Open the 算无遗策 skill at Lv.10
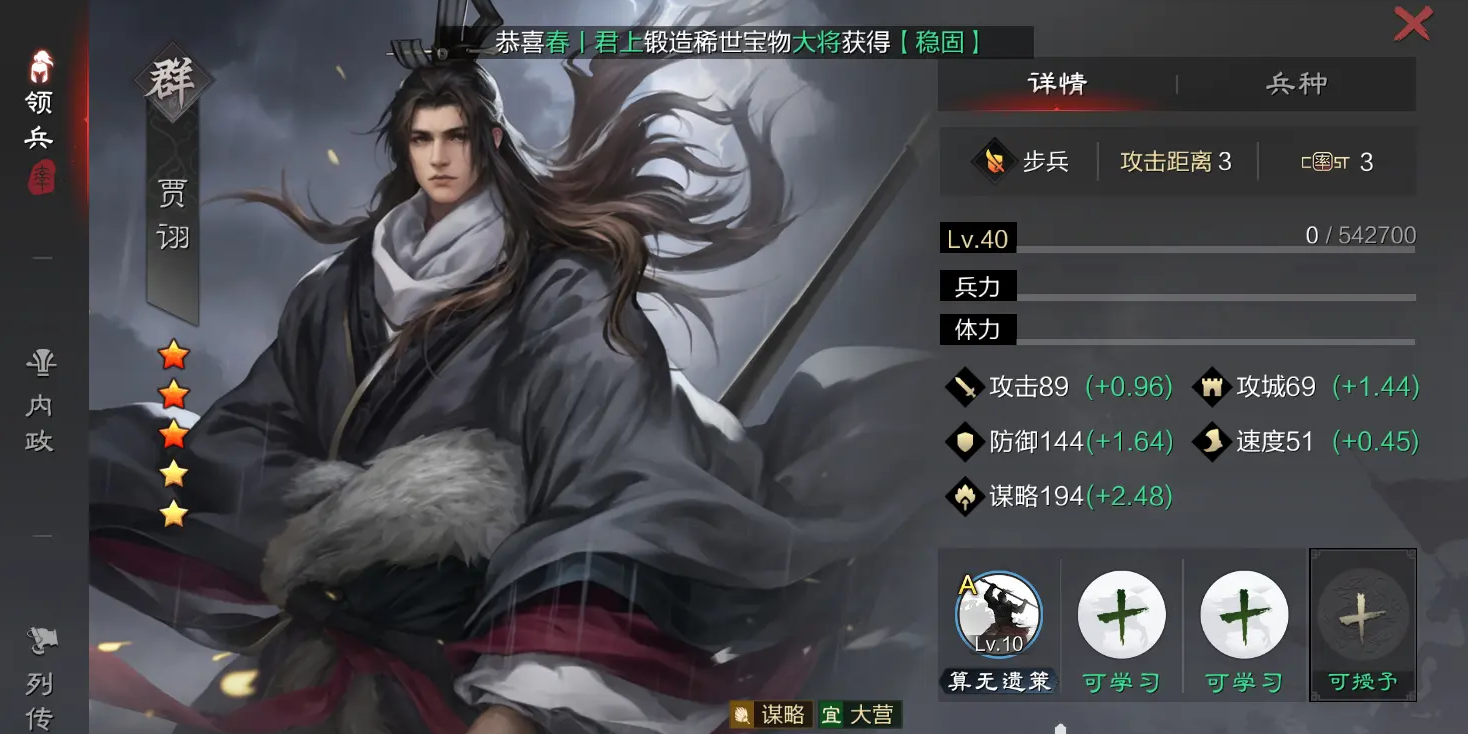 (x=998, y=615)
